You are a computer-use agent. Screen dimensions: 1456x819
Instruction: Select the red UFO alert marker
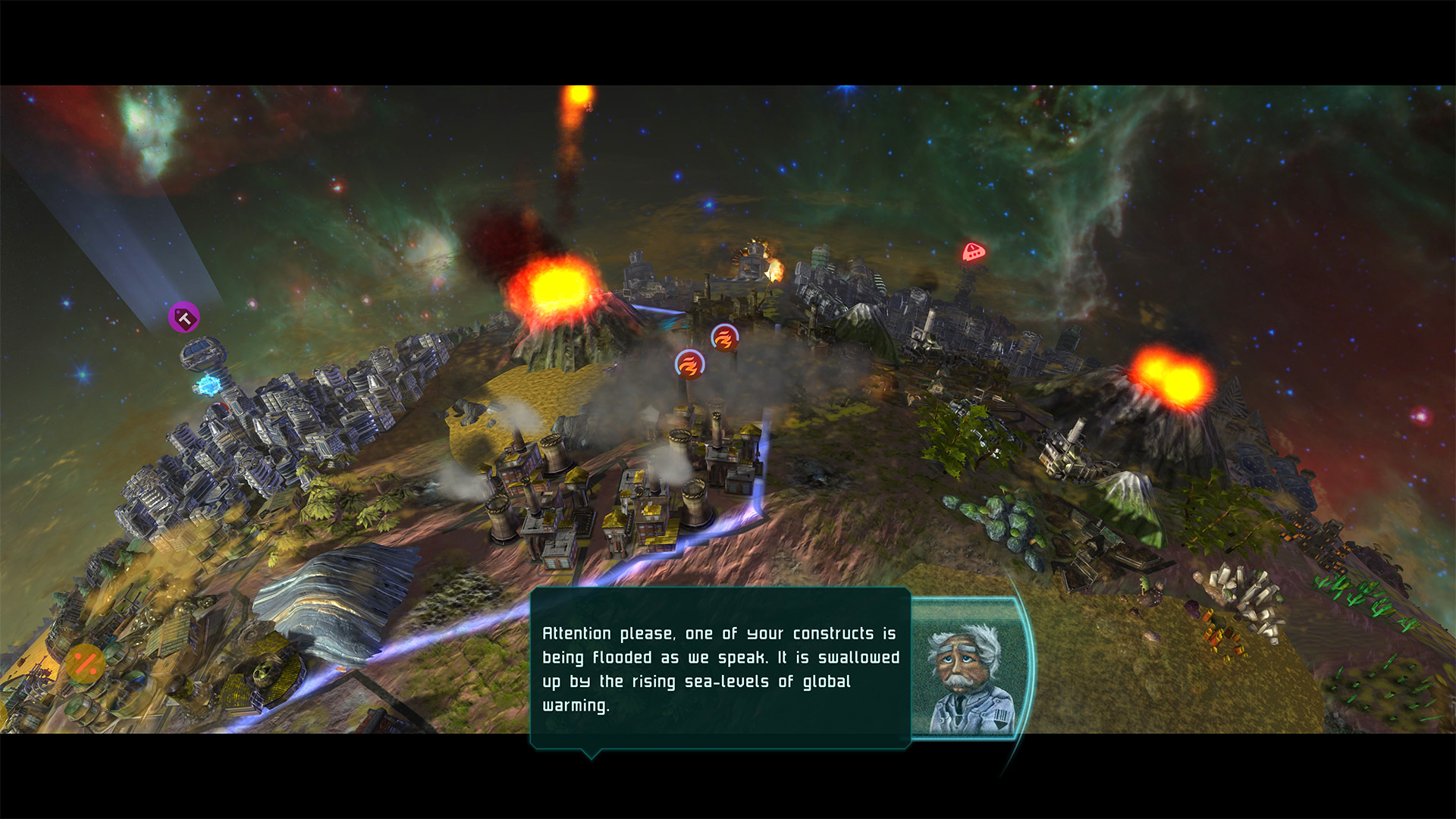973,252
